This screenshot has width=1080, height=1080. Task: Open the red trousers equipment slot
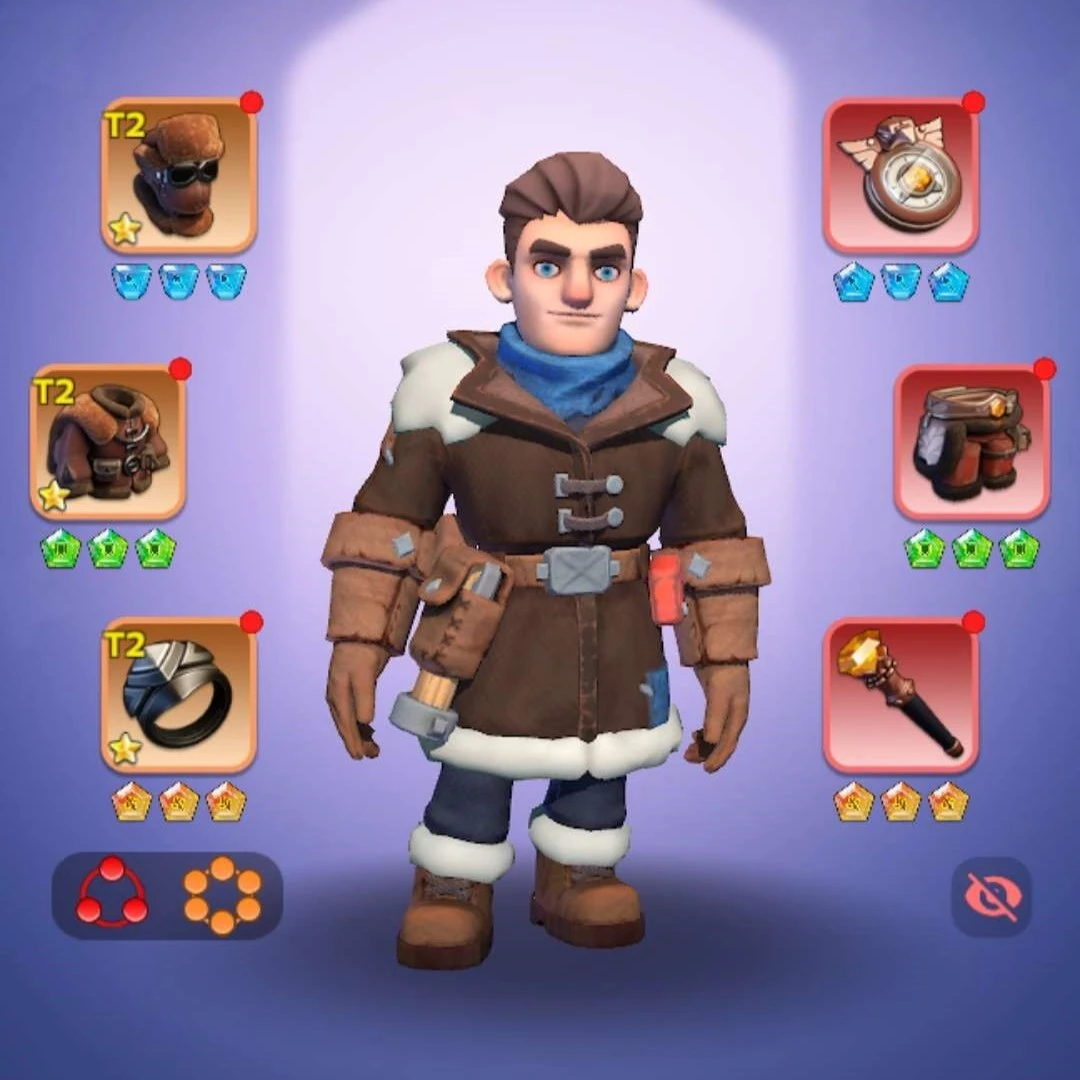972,442
